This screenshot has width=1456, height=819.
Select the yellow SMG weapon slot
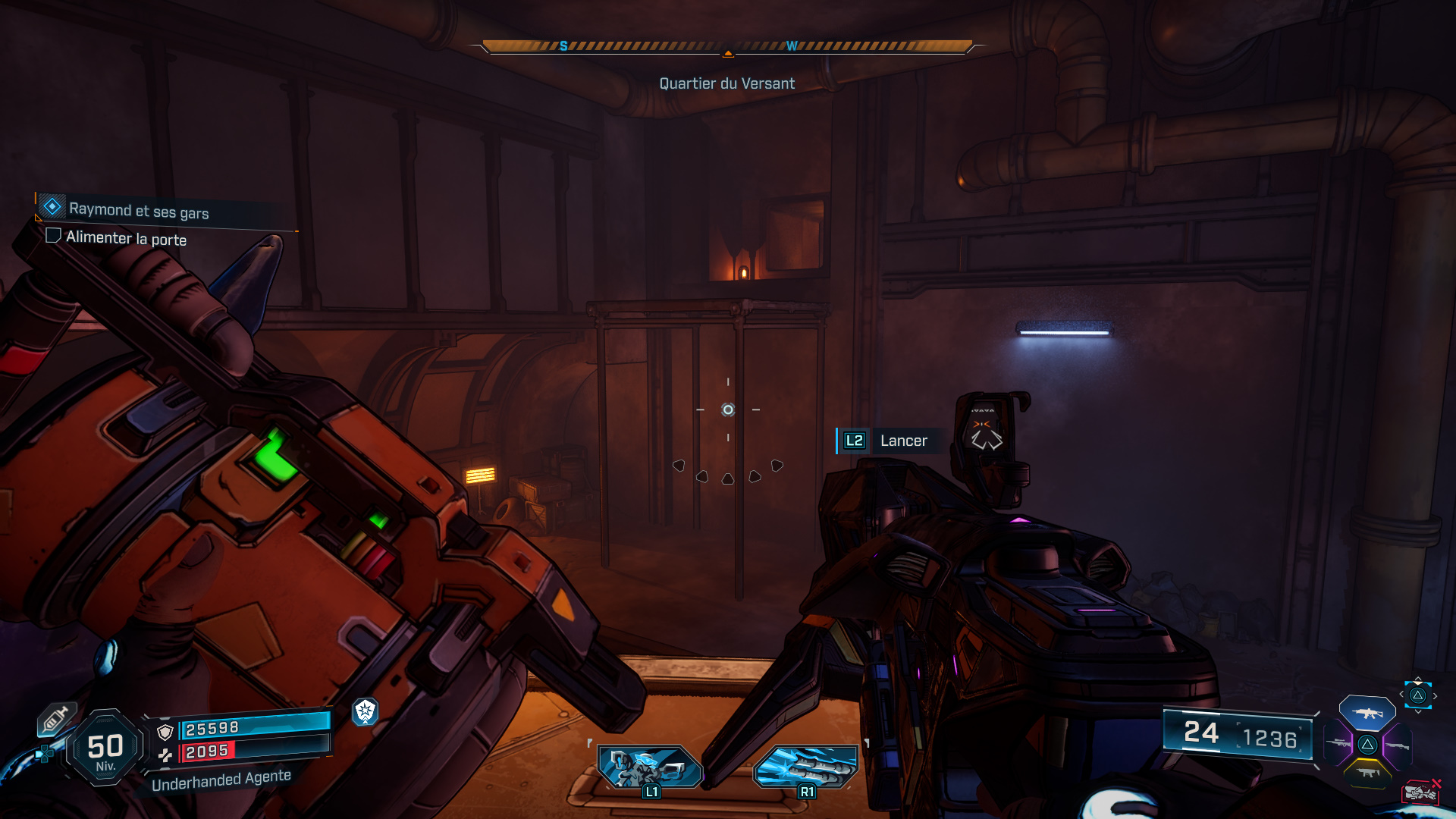[x=1367, y=773]
